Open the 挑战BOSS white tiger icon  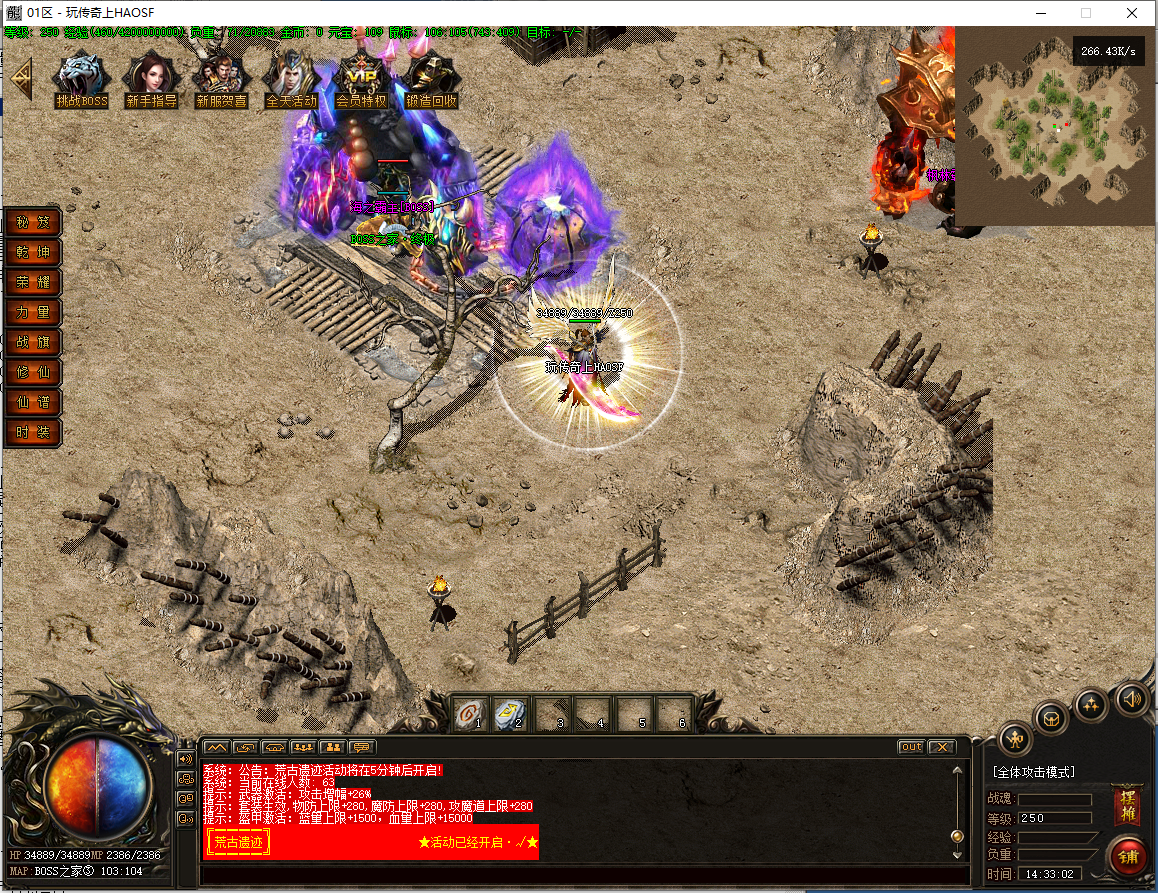(81, 78)
